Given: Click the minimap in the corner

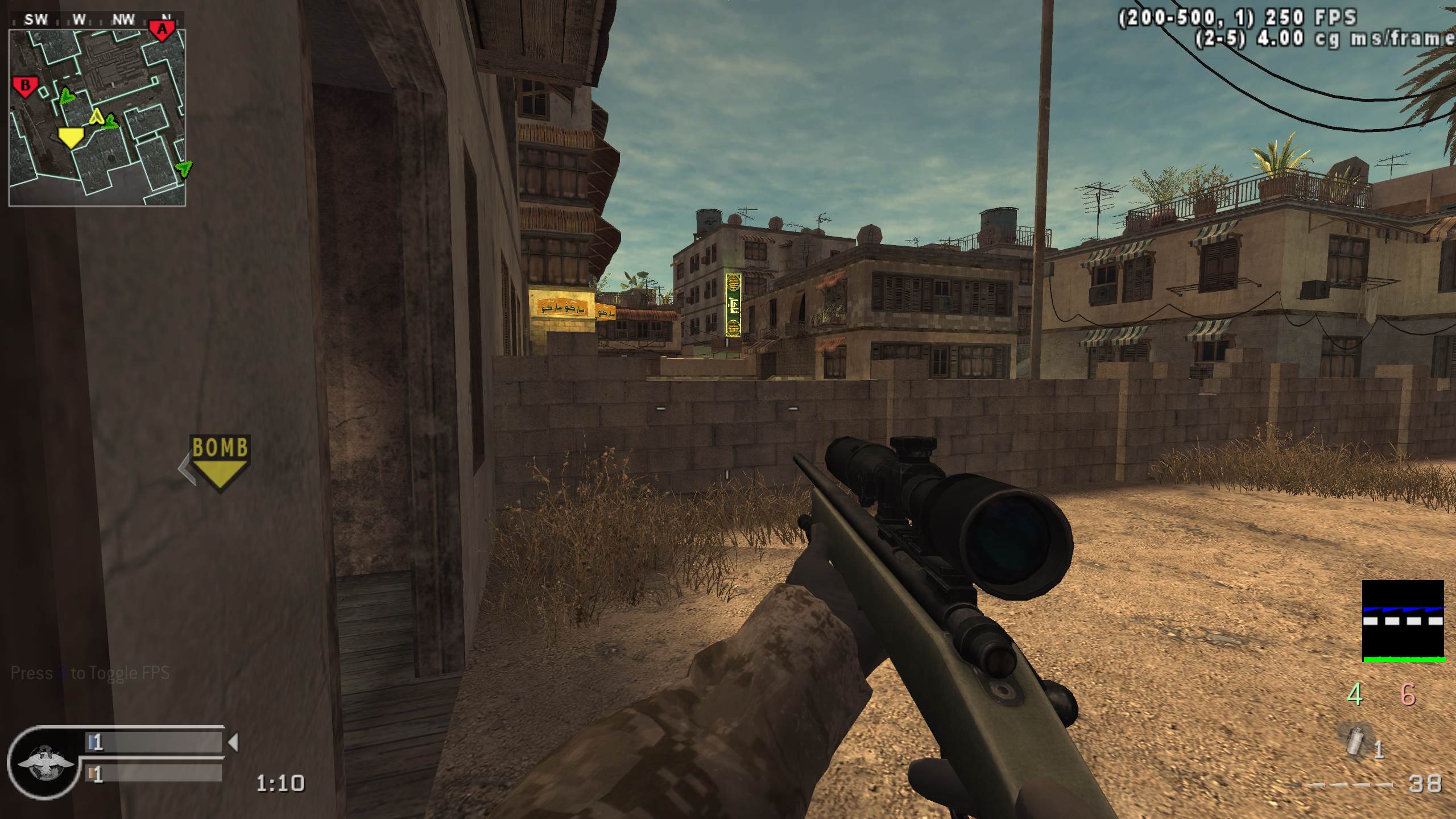Looking at the screenshot, I should [97, 117].
